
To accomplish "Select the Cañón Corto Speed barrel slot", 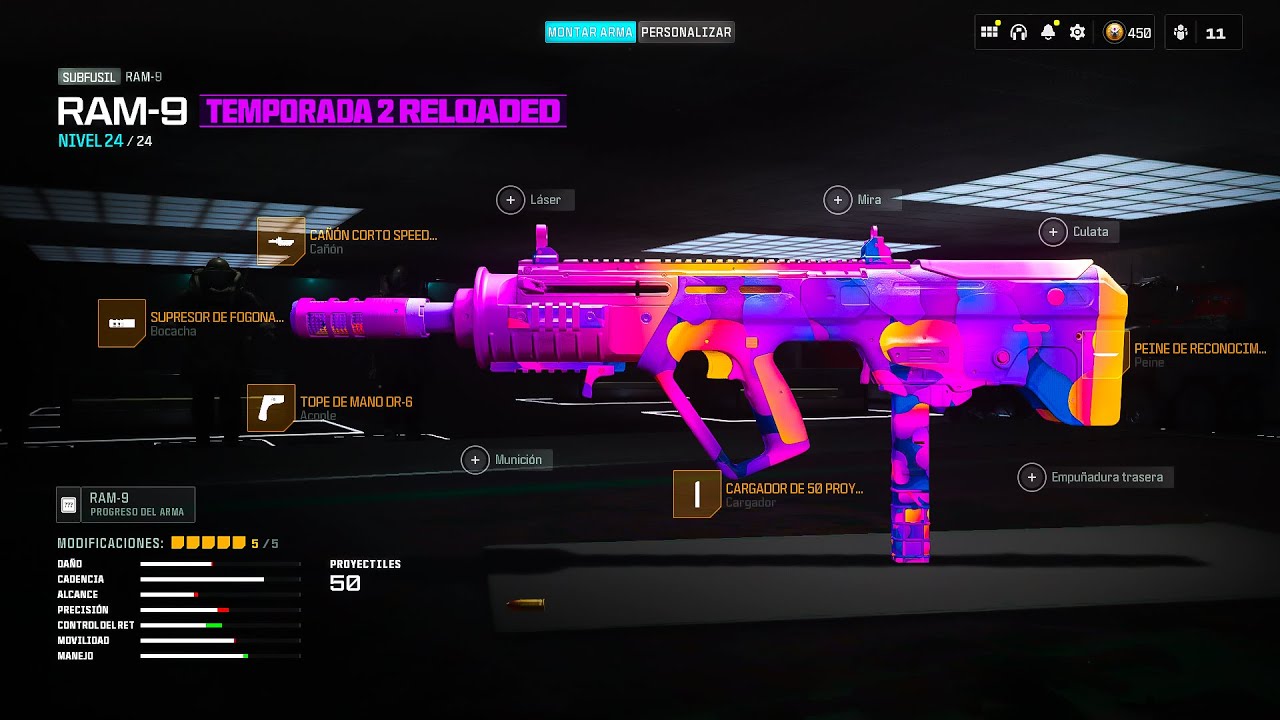I will point(281,241).
